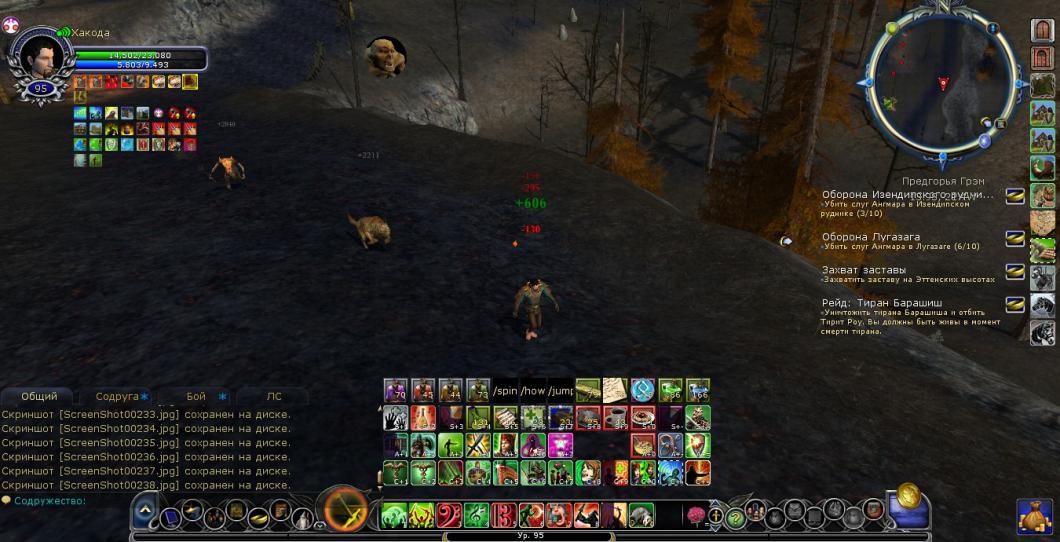Open the LOTRO Store gold coin button
Screen dimensions: 1060x542
pos(909,494)
